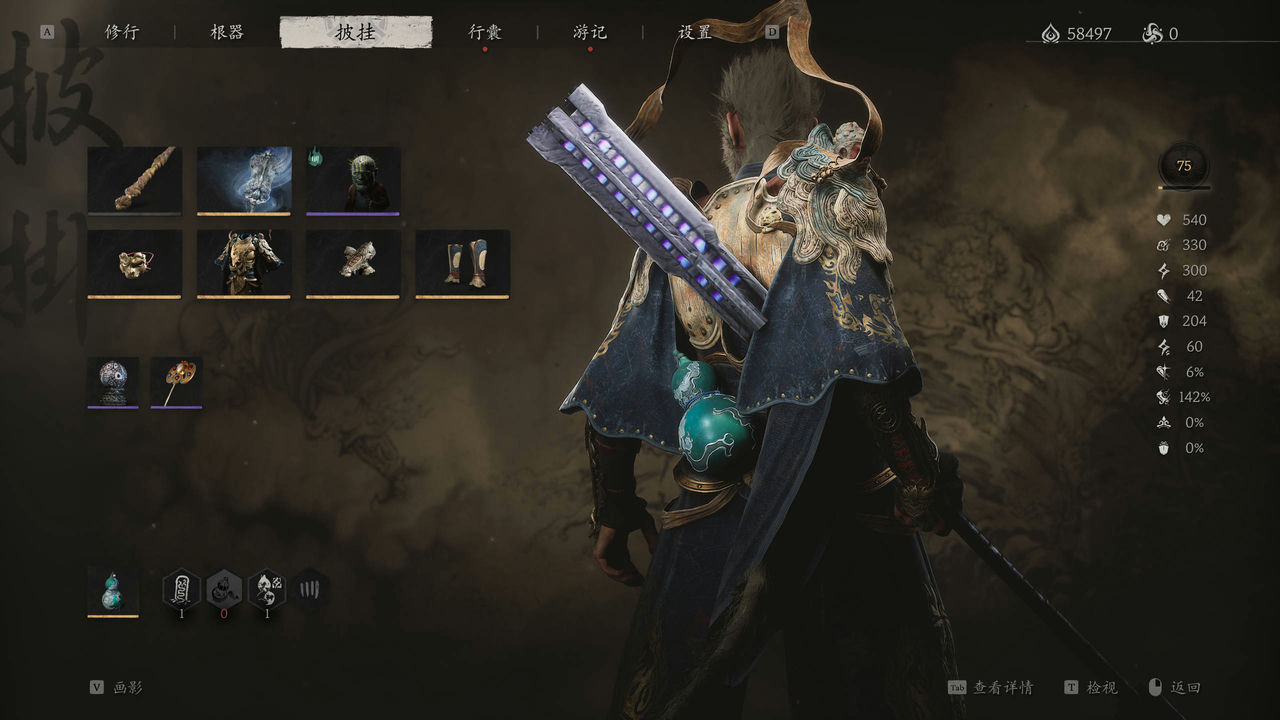1280x720 pixels.
Task: Open the 设置 settings tab
Action: pos(695,32)
